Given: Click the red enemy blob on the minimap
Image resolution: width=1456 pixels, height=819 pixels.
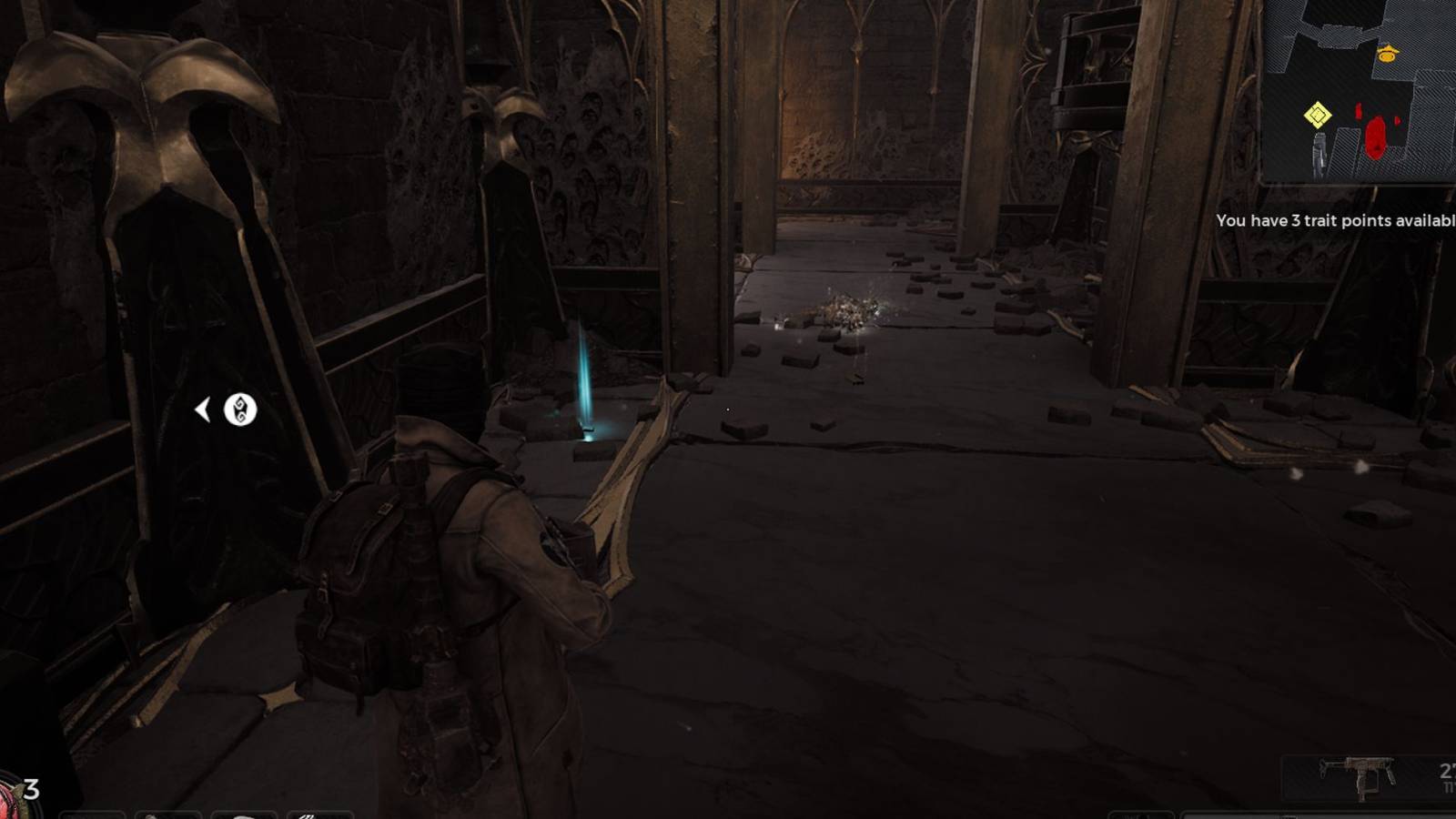Looking at the screenshot, I should click(x=1376, y=139).
